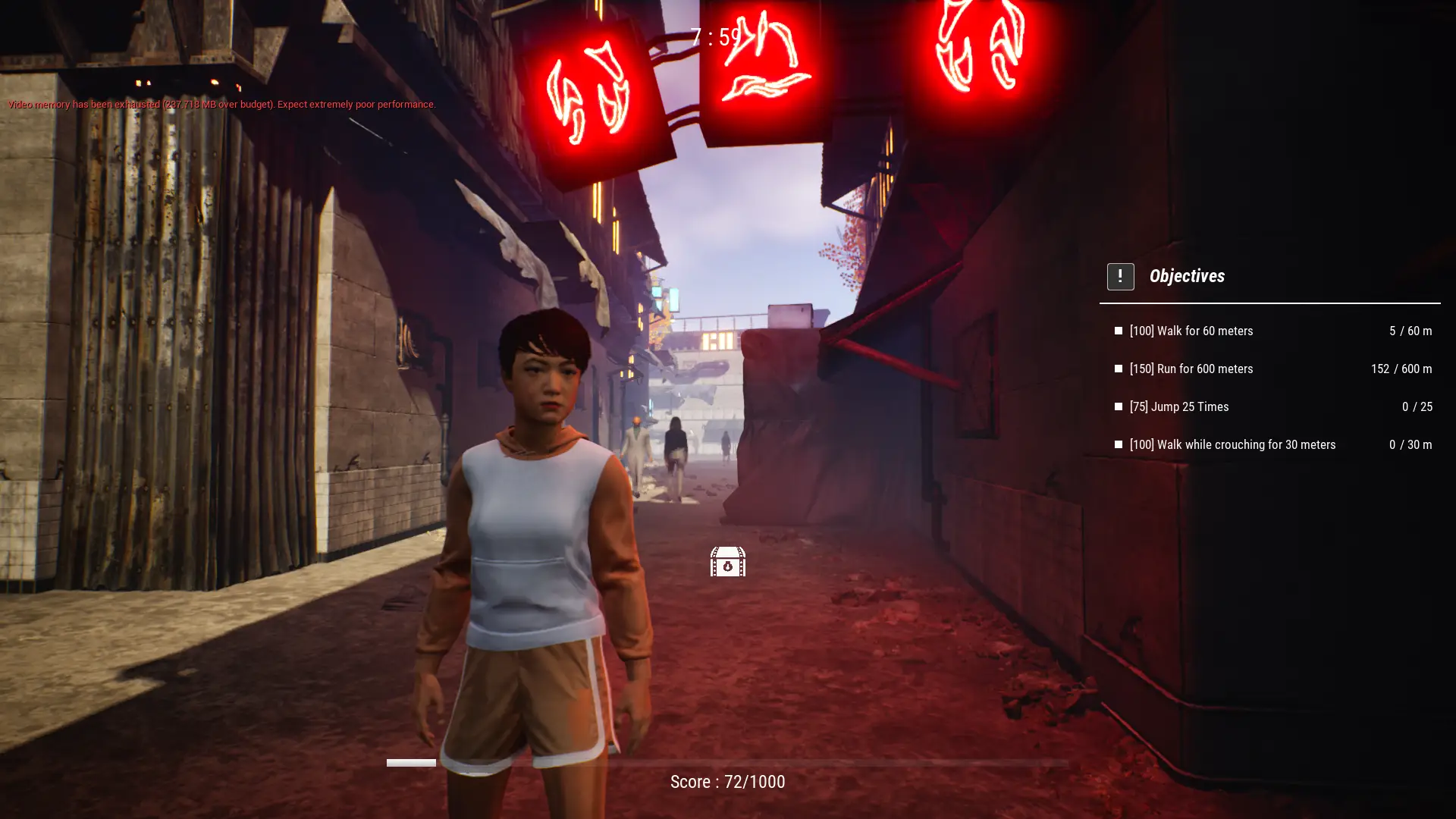
Task: Select the Walk while crouching objective
Action: pos(1232,444)
